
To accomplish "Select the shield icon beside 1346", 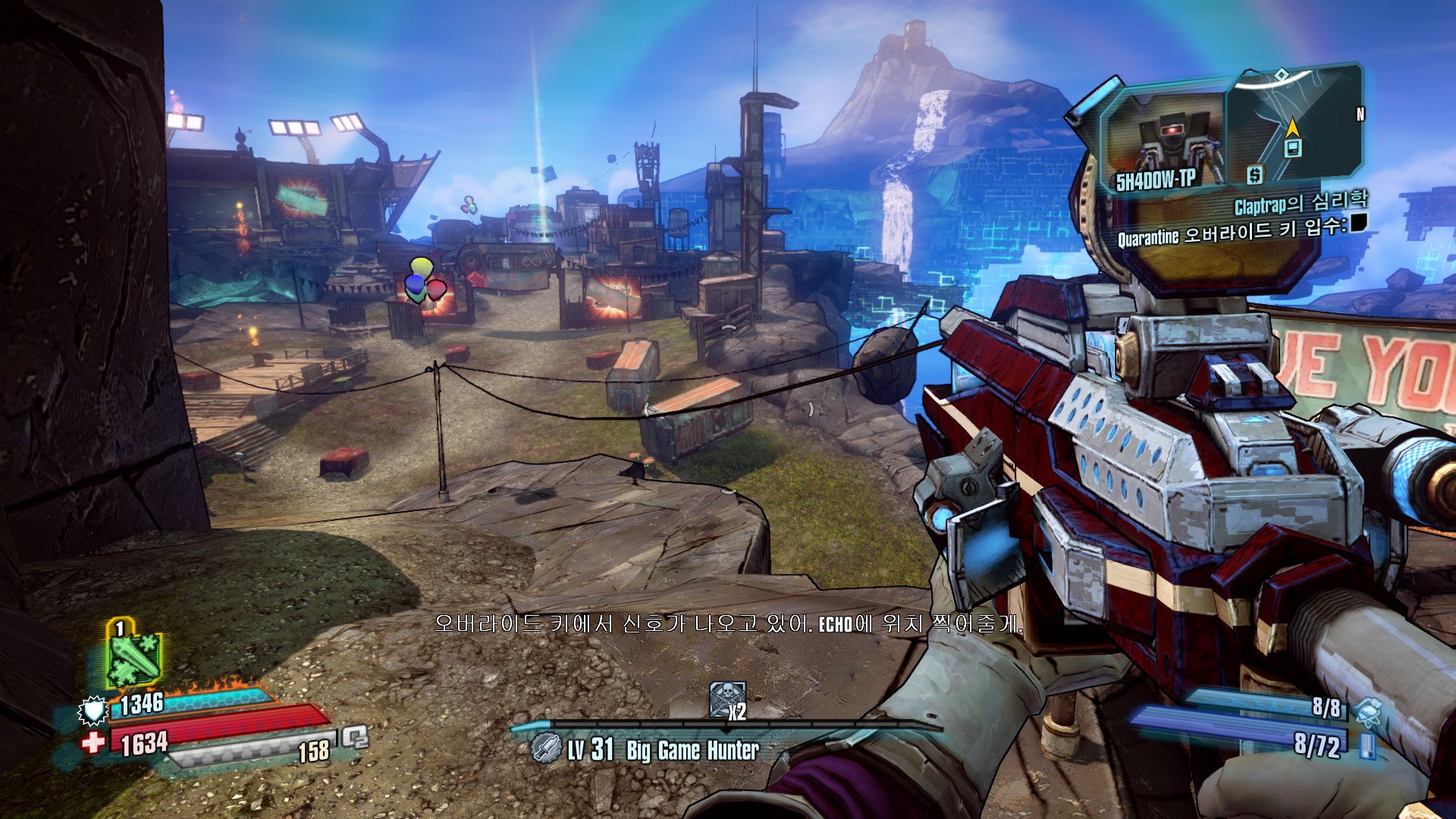I will pos(93,711).
